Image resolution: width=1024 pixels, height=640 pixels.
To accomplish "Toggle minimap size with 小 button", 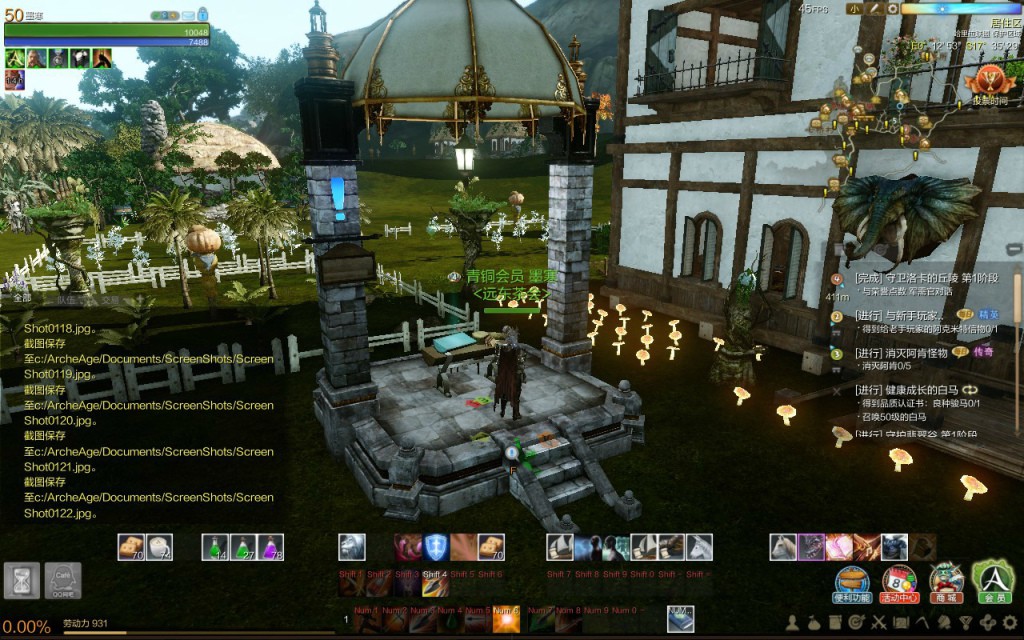I will (853, 9).
